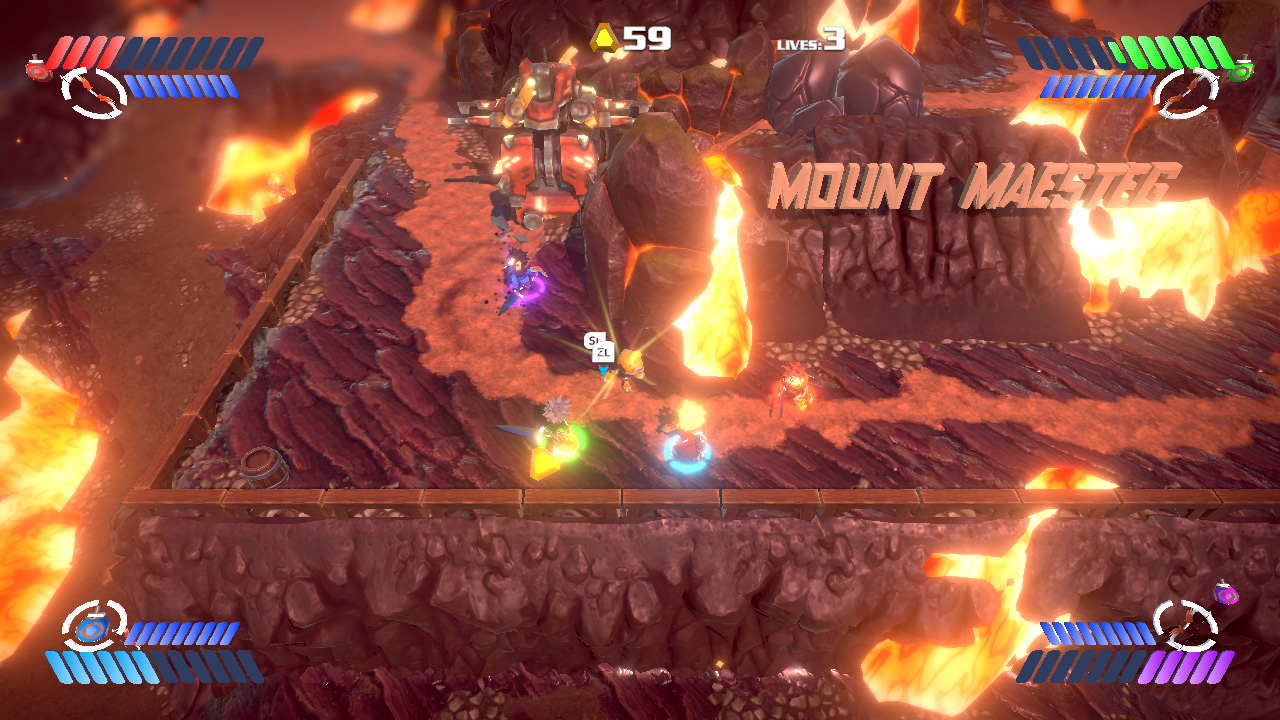1280x720 pixels.
Task: Click the blue weapon icon in the bottom-left HUD
Action: pyautogui.click(x=93, y=627)
